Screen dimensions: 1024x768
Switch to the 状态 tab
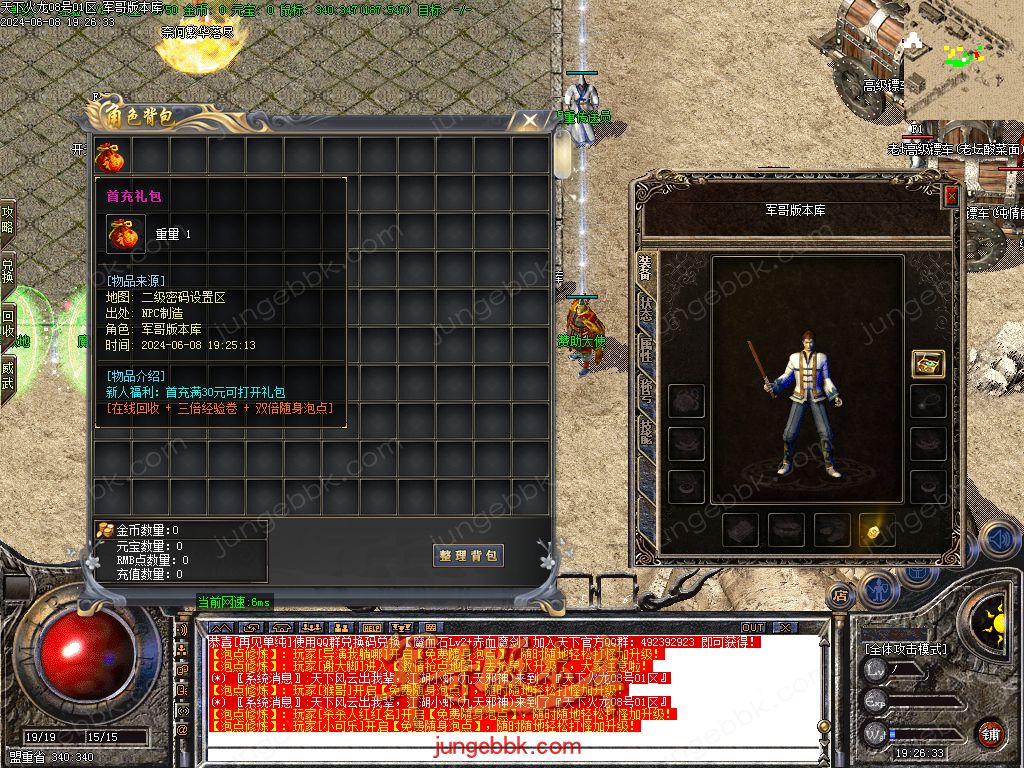point(646,309)
